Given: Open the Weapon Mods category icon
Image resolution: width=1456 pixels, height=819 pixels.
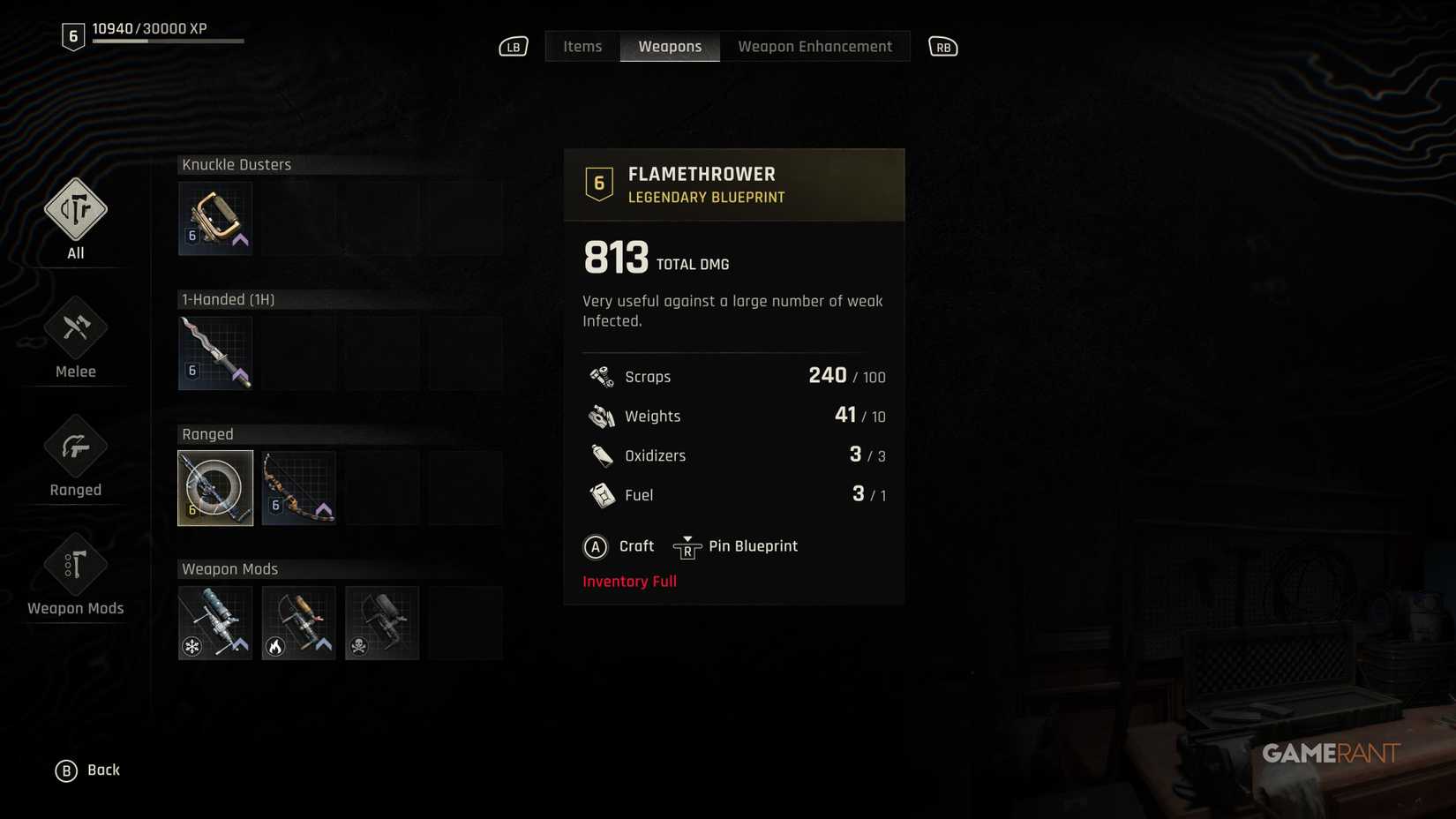Looking at the screenshot, I should [x=75, y=565].
